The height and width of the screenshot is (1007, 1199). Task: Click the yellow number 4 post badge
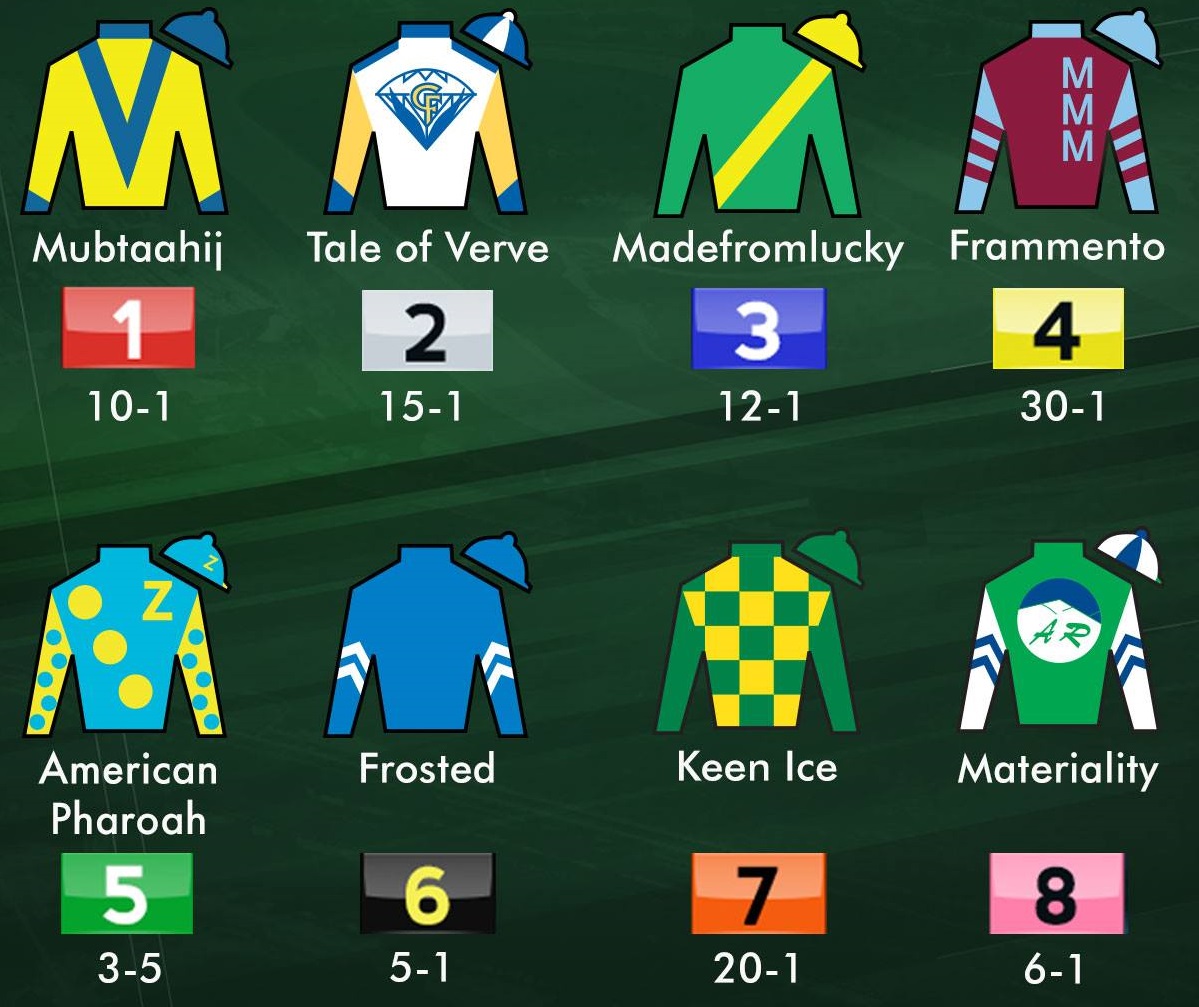point(1058,328)
